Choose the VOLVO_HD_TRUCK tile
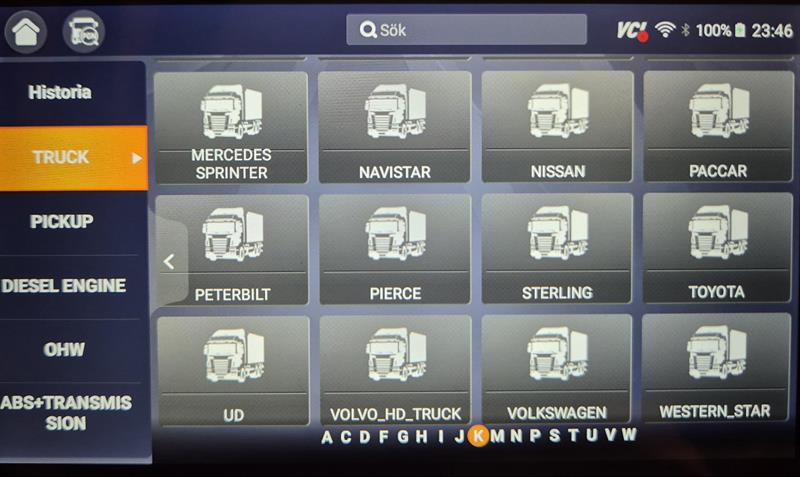Viewport: 800px width, 477px height. click(395, 370)
